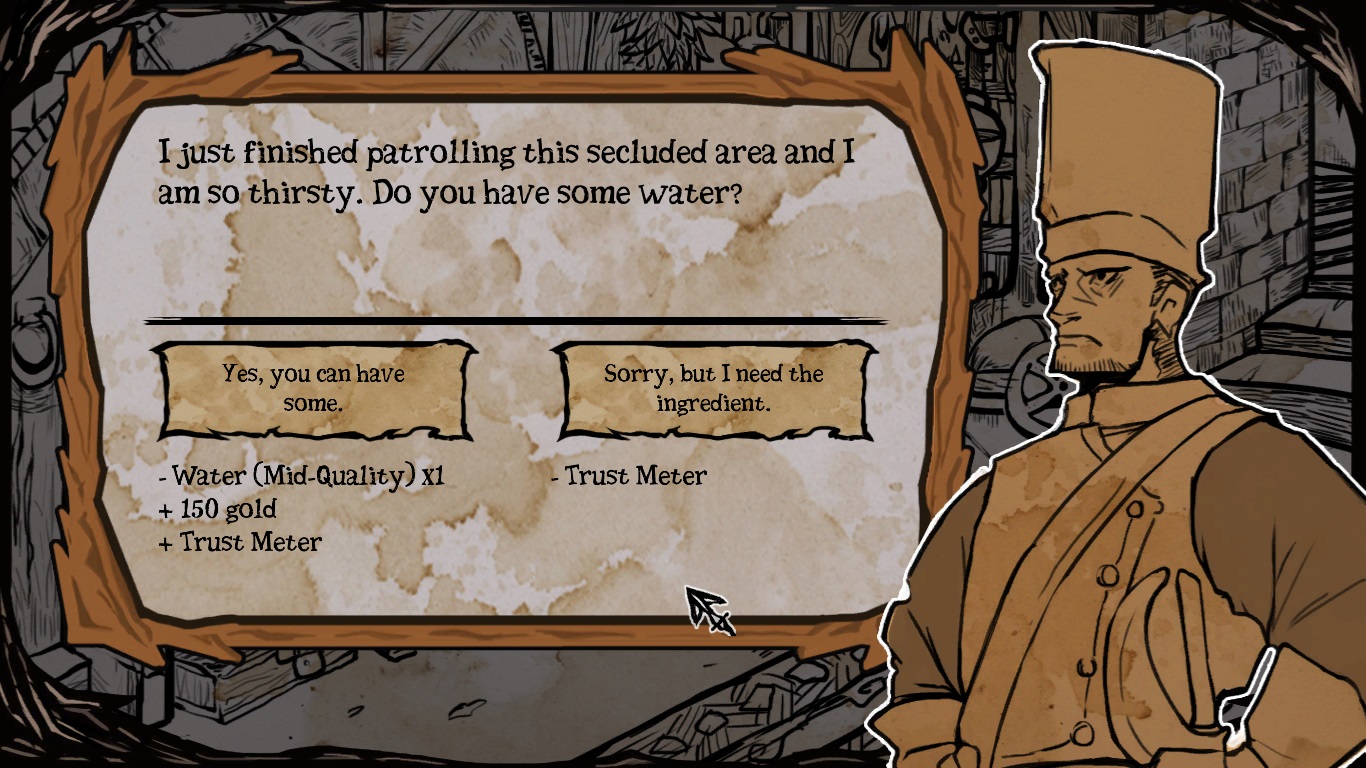Click the -Trust Meter label under right option
The image size is (1366, 768).
tap(632, 476)
